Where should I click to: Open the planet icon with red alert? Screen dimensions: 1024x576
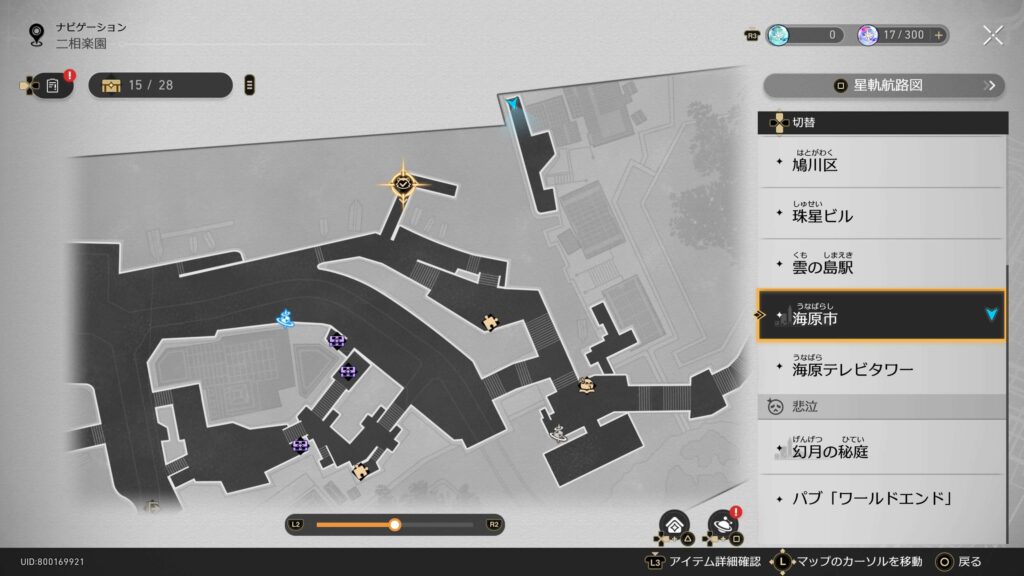coord(722,524)
